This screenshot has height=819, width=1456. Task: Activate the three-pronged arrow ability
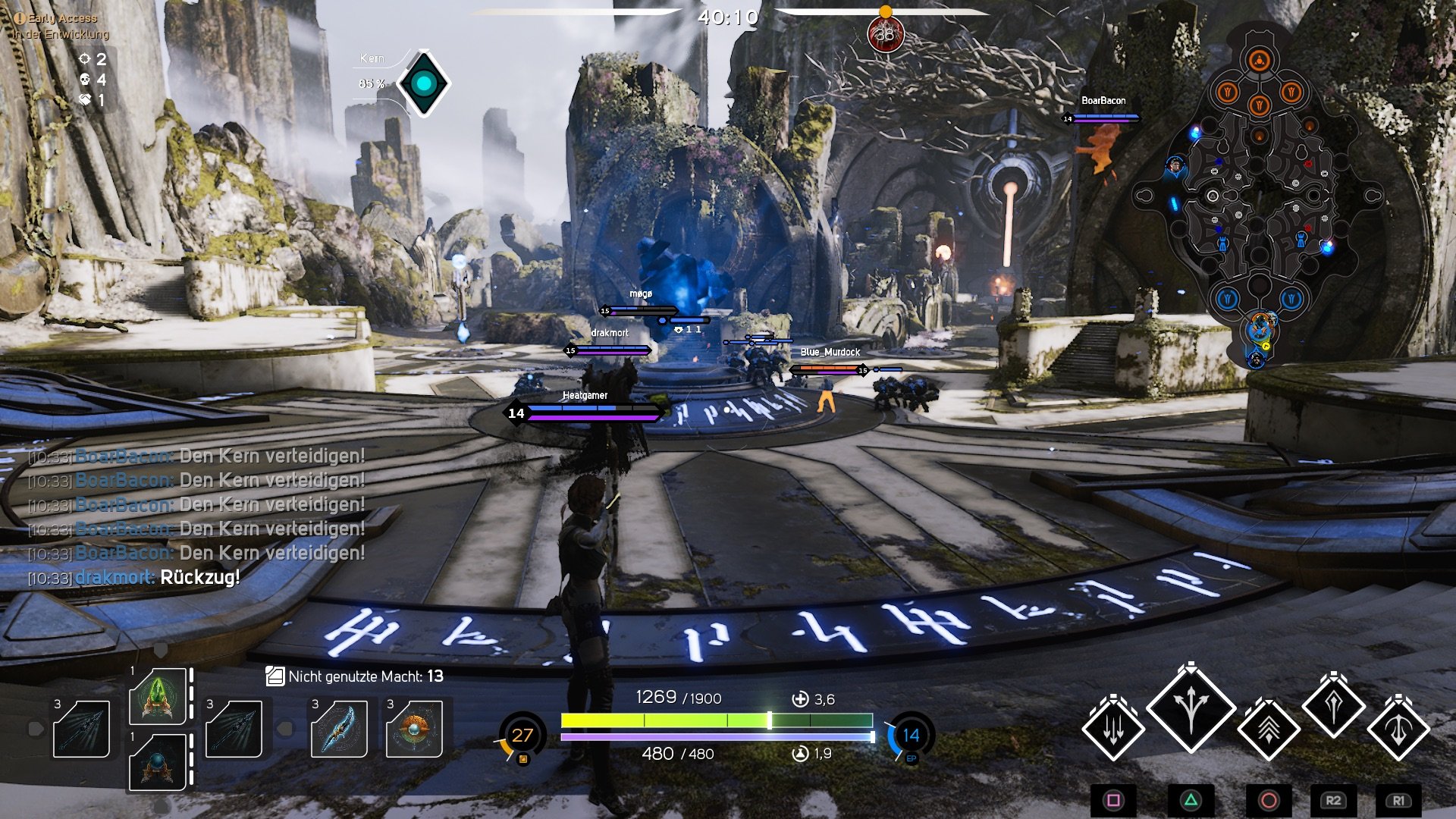click(x=1190, y=713)
